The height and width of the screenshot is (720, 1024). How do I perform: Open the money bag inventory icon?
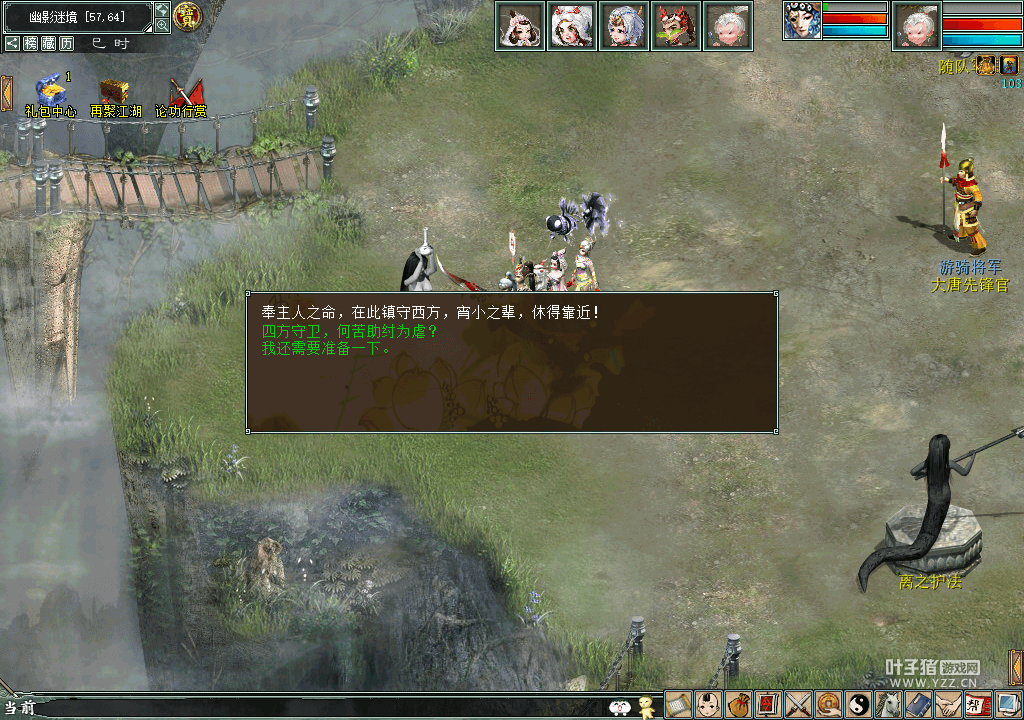click(739, 705)
